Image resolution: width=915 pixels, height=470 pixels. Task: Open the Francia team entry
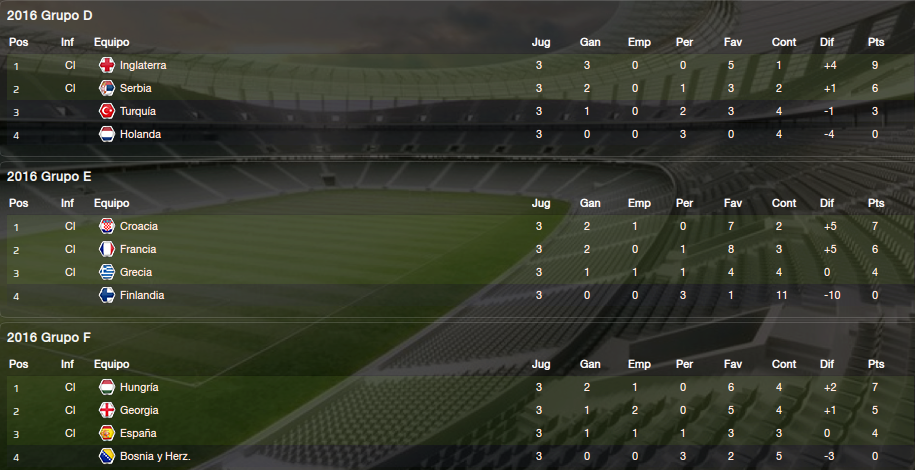point(138,249)
